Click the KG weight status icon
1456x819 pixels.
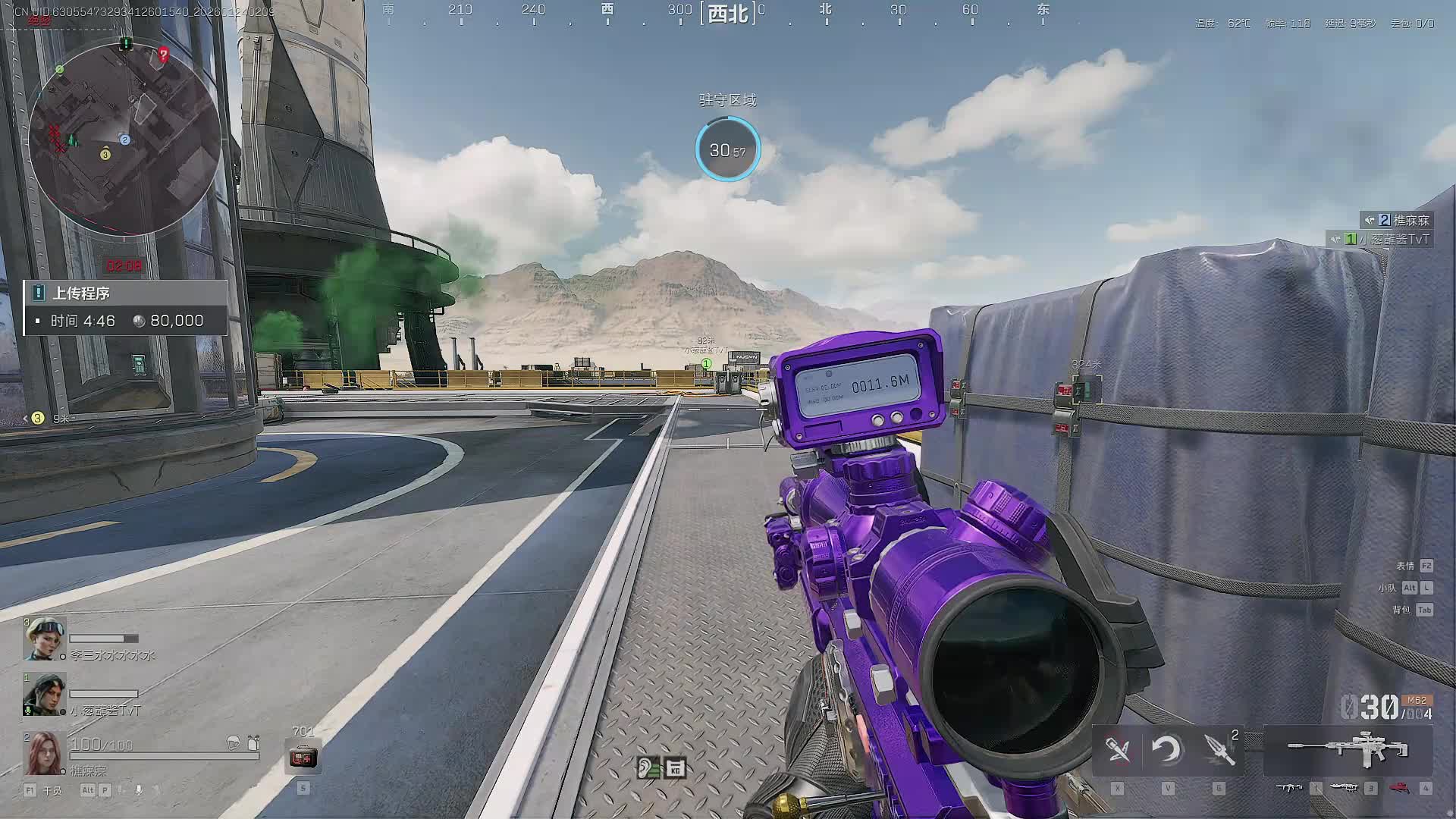[x=675, y=768]
